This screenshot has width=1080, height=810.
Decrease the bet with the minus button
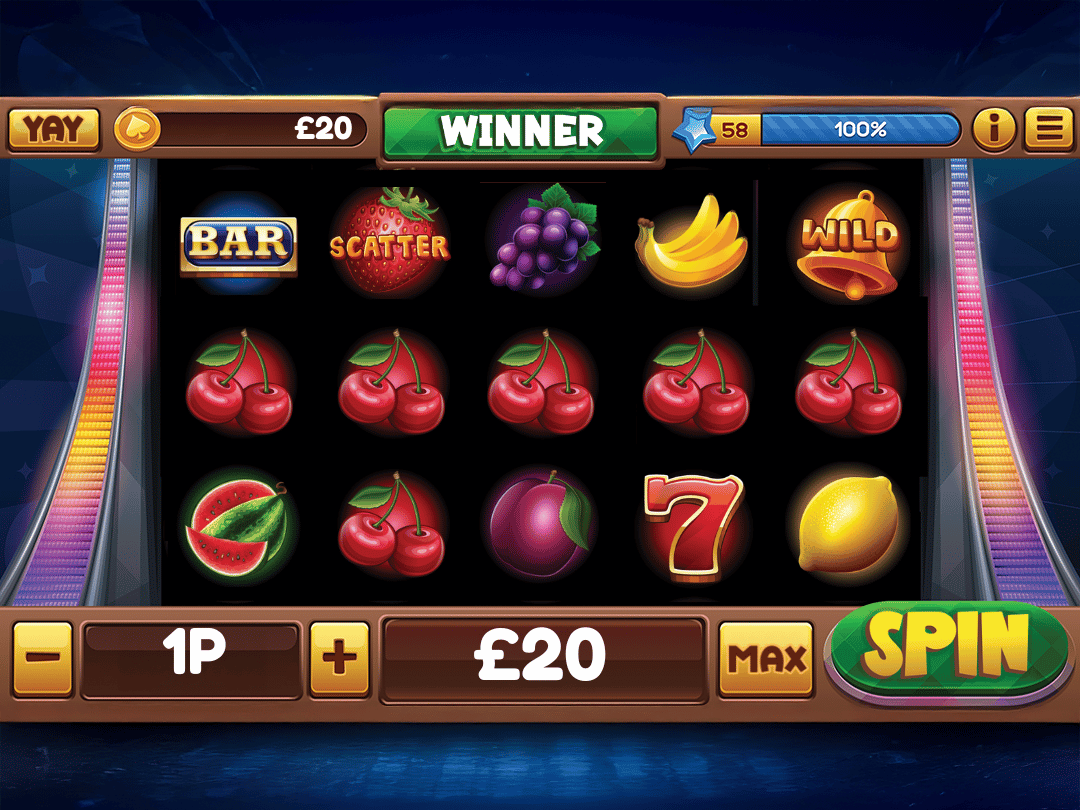[x=43, y=658]
